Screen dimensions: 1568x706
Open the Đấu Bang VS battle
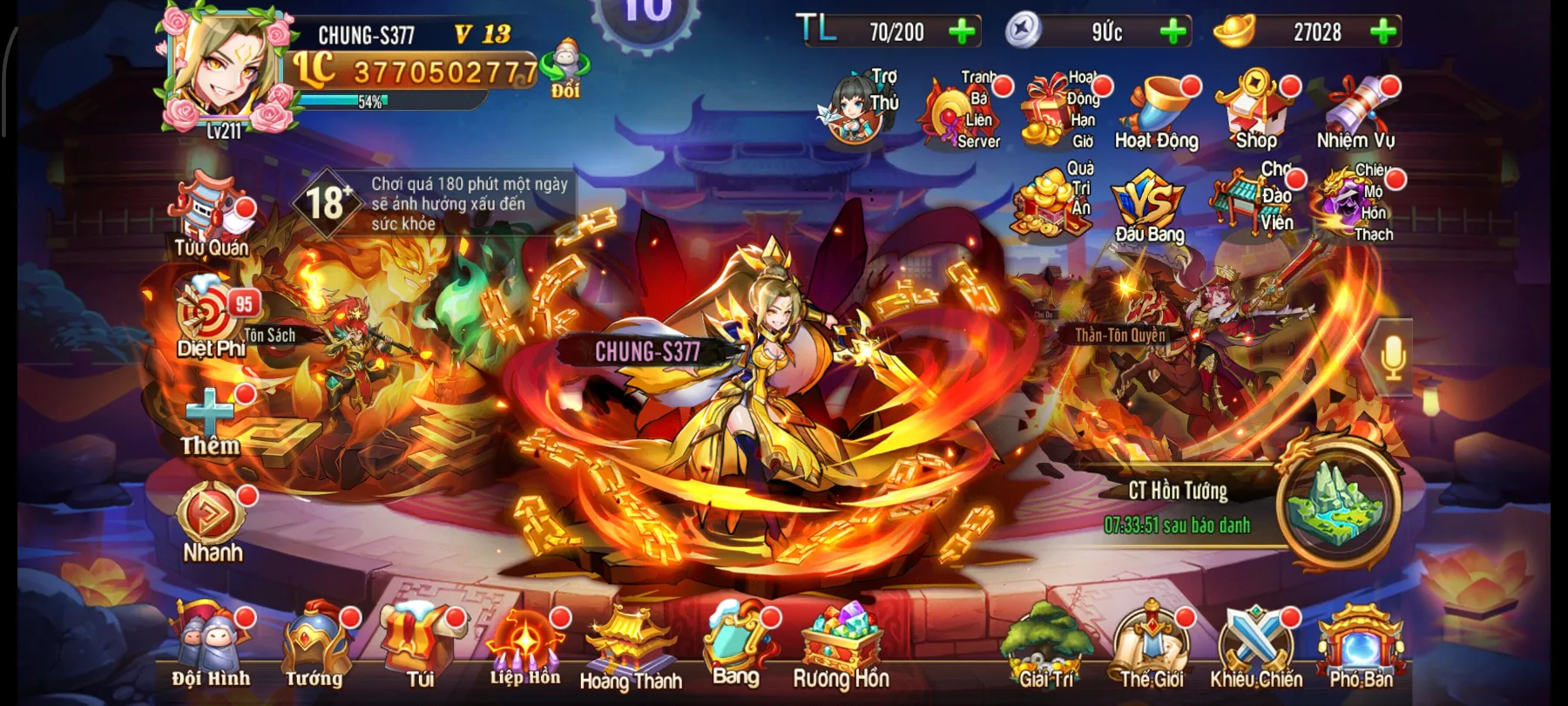(x=1150, y=206)
